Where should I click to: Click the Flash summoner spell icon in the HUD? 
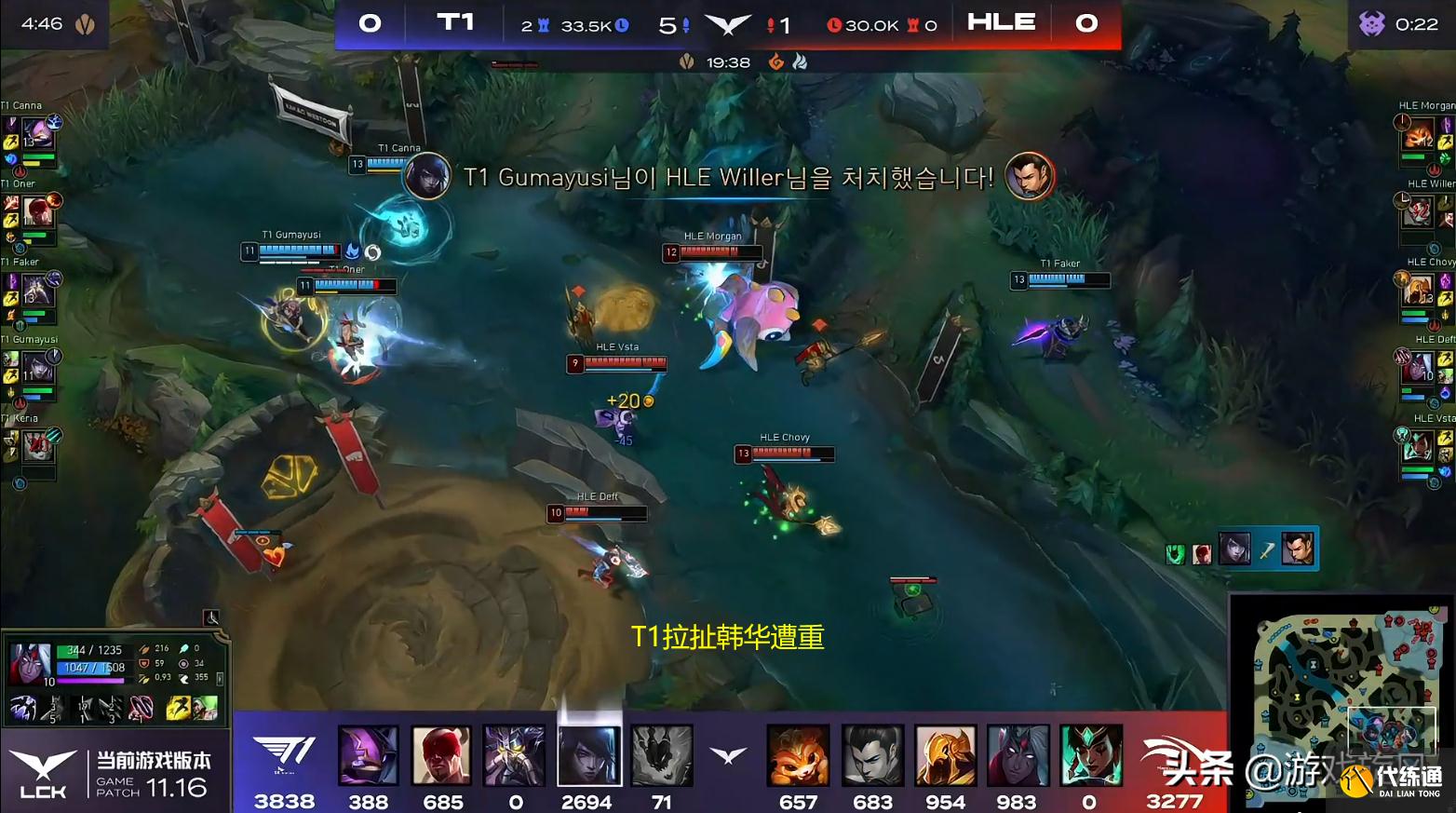[x=177, y=709]
